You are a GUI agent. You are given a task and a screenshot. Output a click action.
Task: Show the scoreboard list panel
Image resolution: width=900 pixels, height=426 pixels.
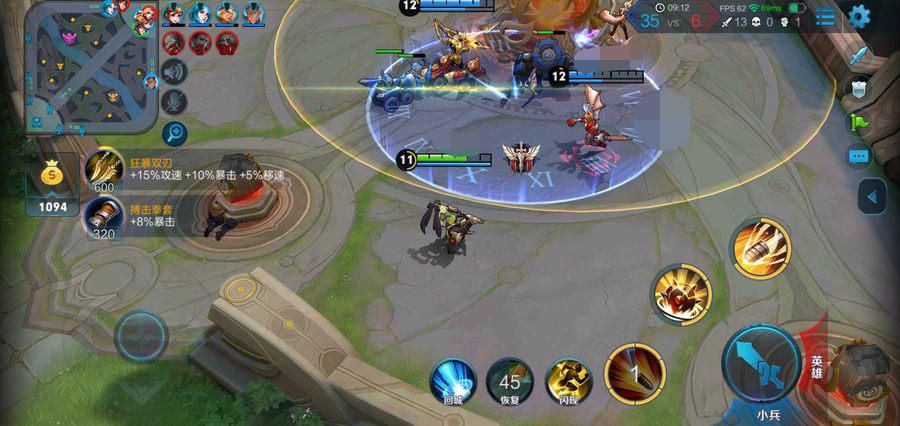click(825, 18)
